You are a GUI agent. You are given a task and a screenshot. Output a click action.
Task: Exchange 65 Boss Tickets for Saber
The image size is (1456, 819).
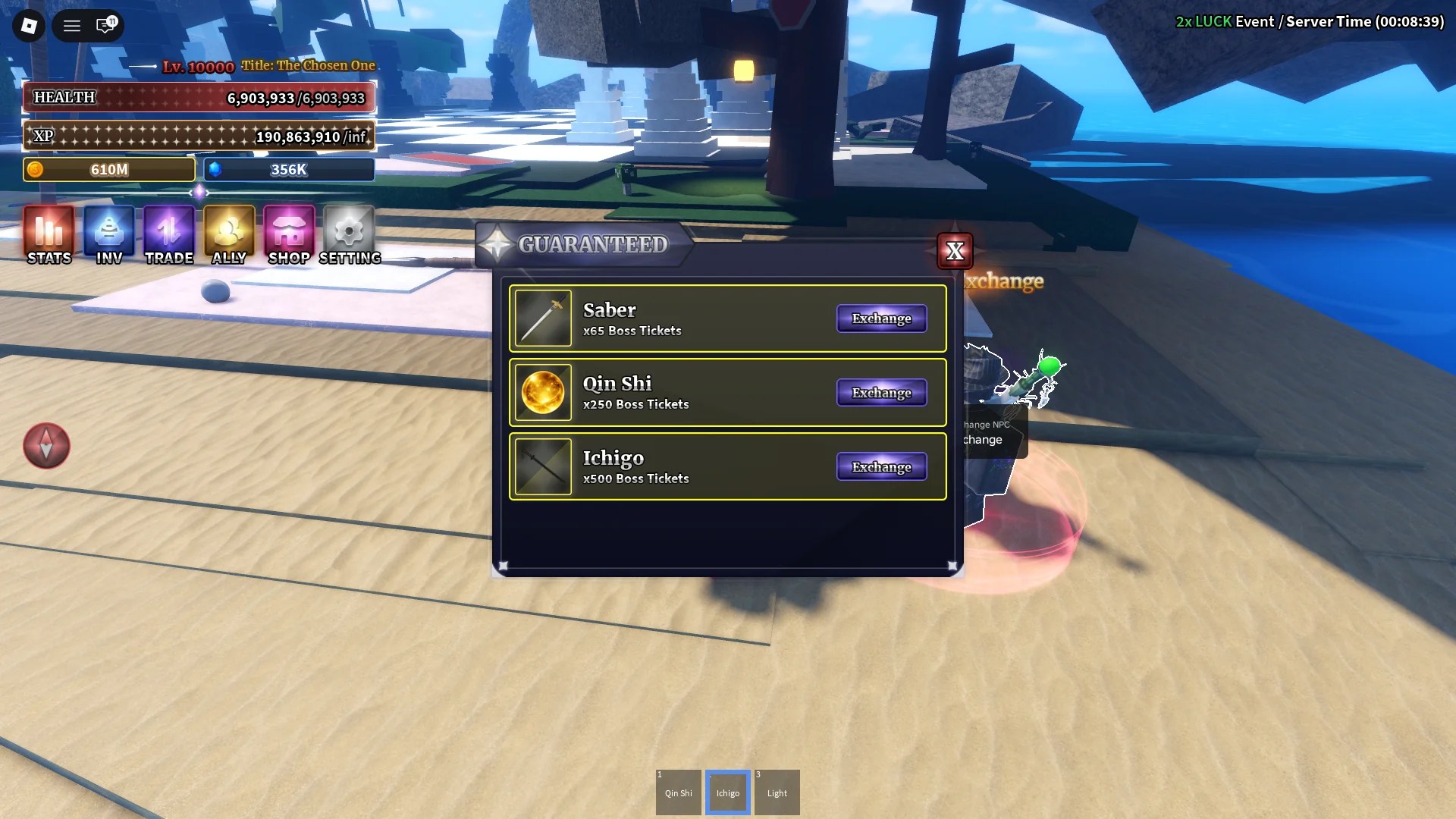(x=881, y=318)
